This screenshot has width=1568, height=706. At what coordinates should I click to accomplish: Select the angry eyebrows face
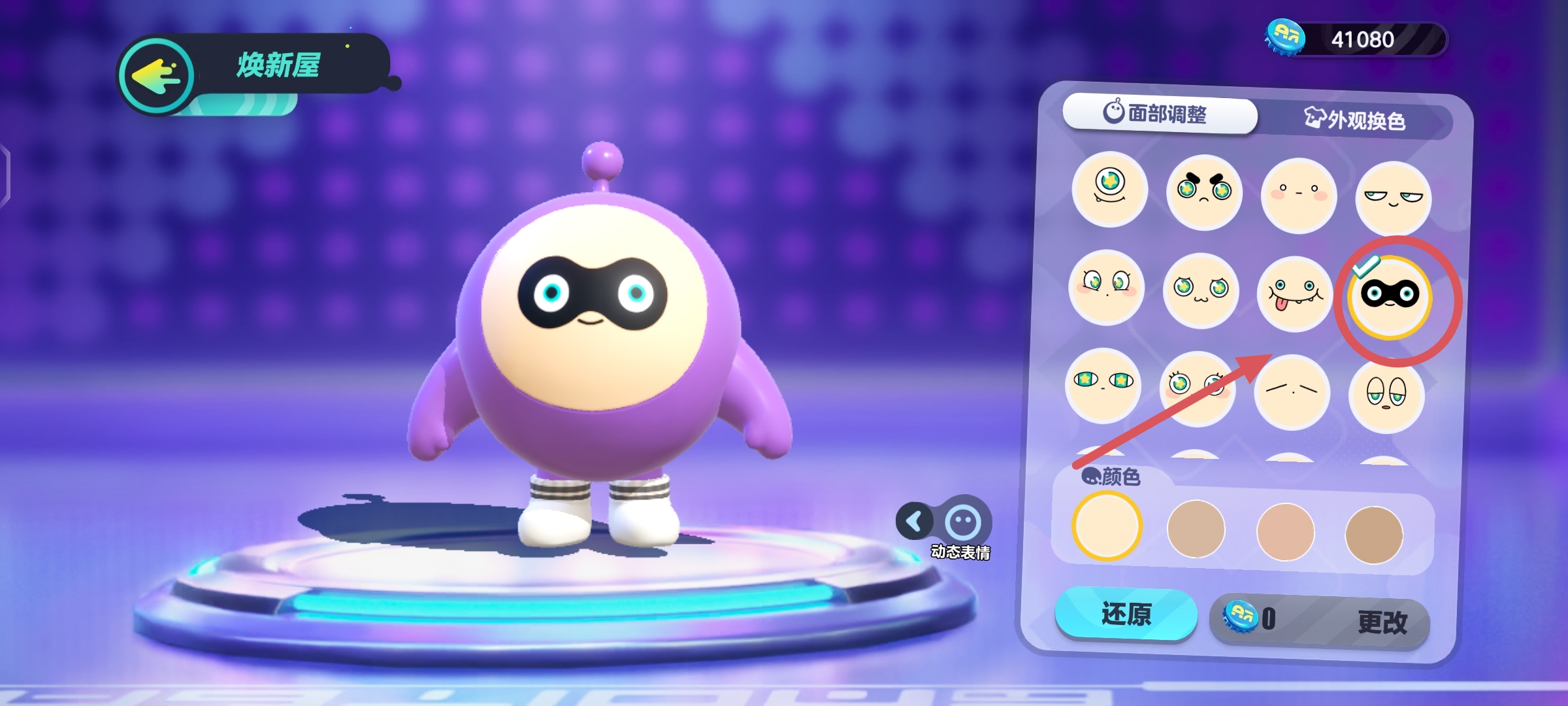1203,192
